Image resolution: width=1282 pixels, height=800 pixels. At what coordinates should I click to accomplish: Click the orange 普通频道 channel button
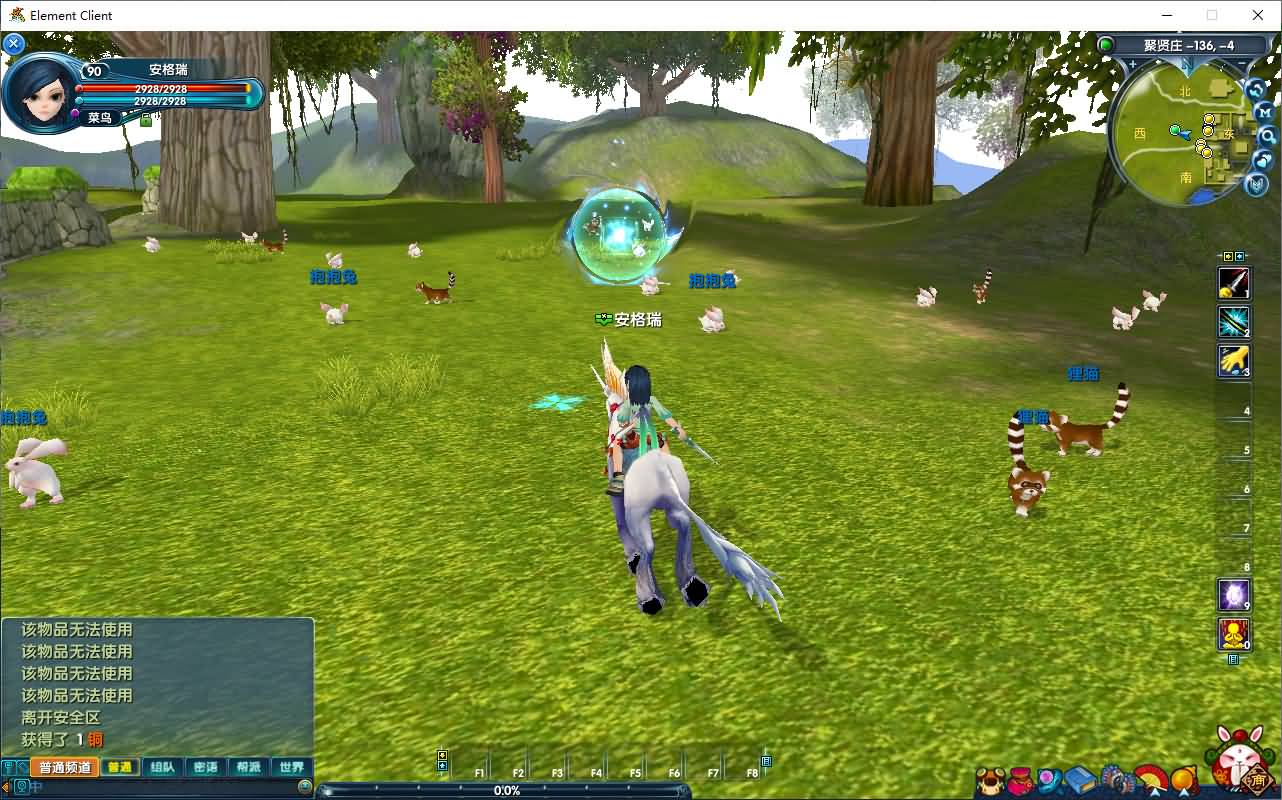64,767
